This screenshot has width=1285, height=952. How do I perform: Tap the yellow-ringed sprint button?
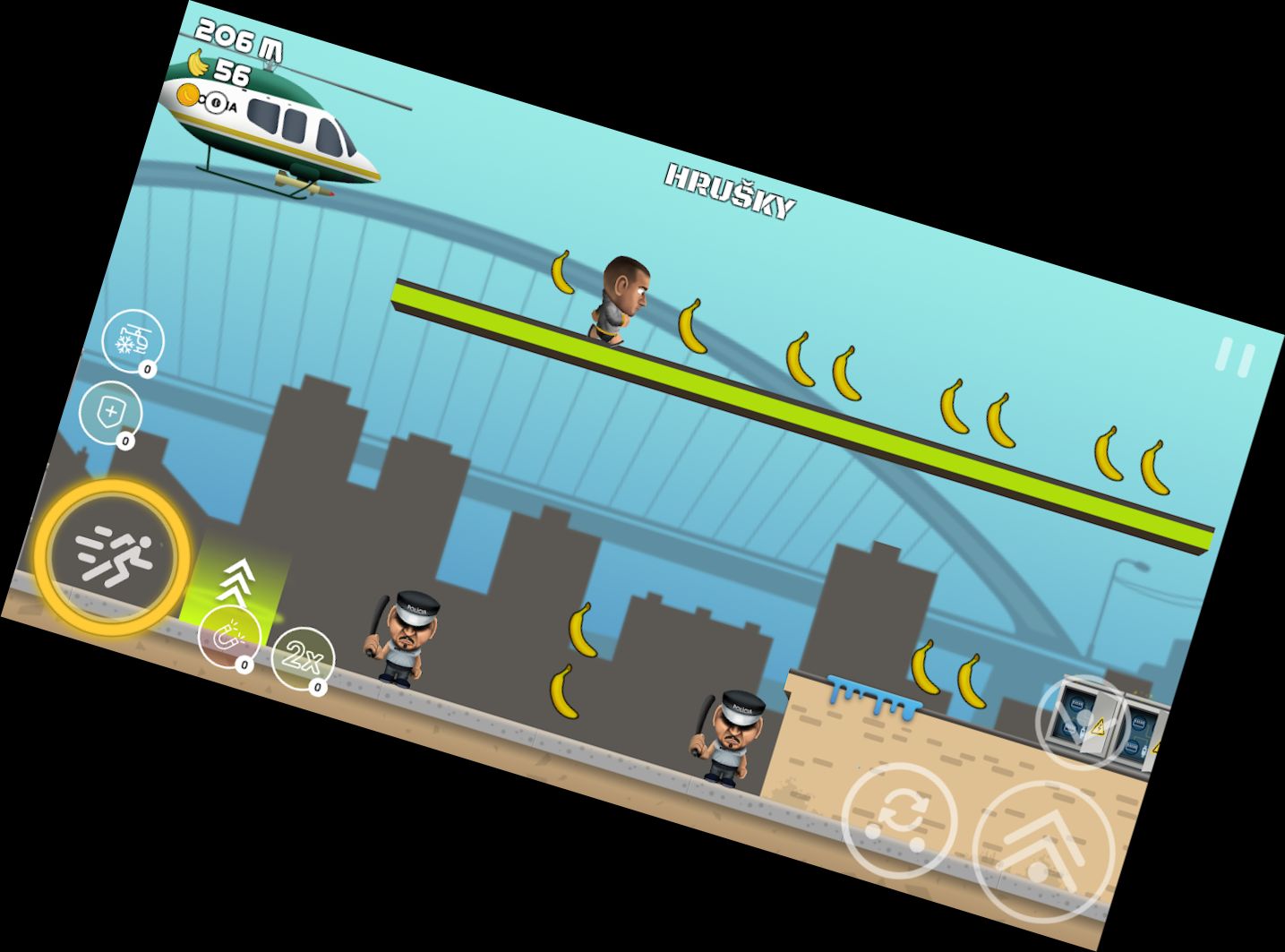point(113,555)
